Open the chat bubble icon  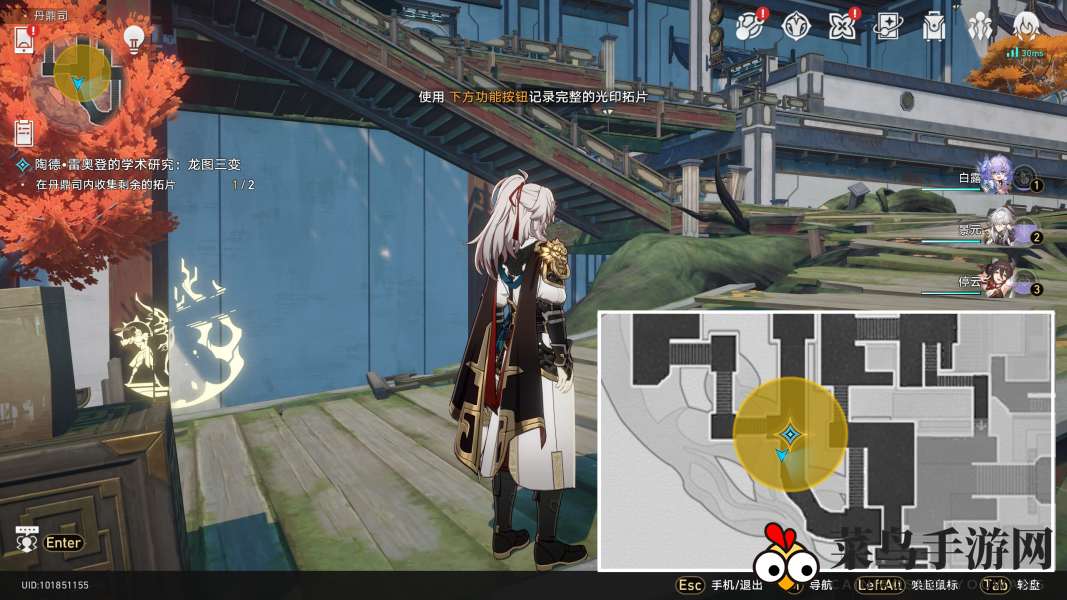[x=27, y=540]
